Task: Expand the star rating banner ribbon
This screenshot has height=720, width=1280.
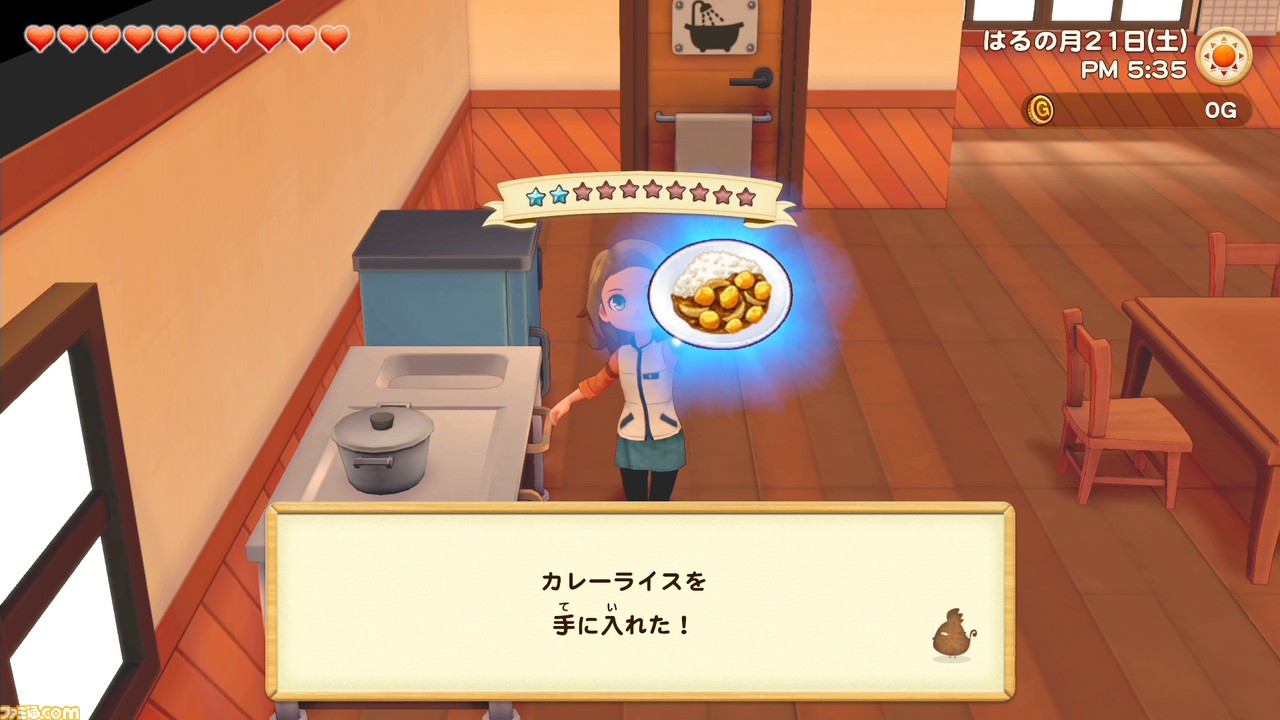Action: click(640, 195)
